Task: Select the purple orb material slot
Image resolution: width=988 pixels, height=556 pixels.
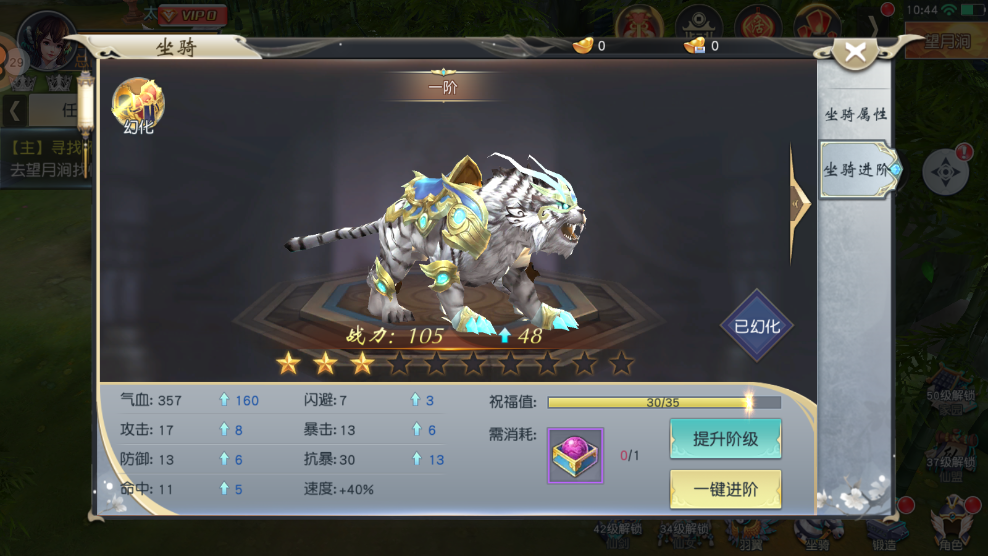Action: [575, 456]
